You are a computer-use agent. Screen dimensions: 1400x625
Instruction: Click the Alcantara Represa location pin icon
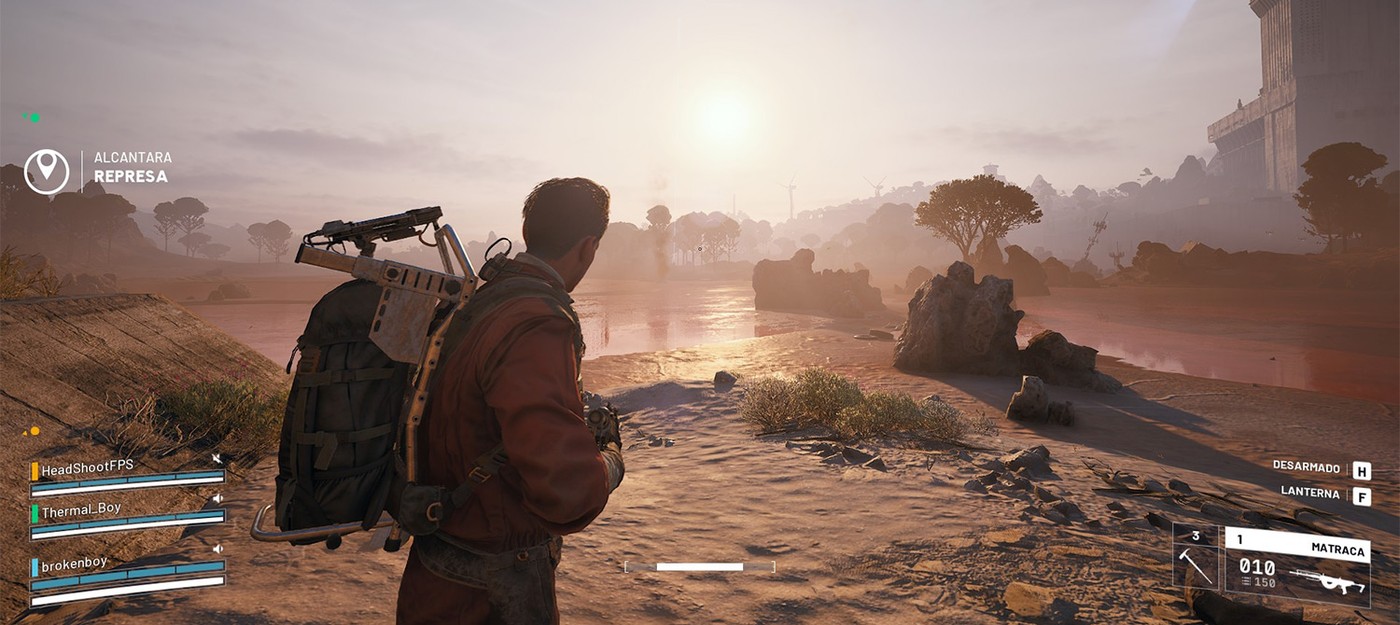(46, 171)
